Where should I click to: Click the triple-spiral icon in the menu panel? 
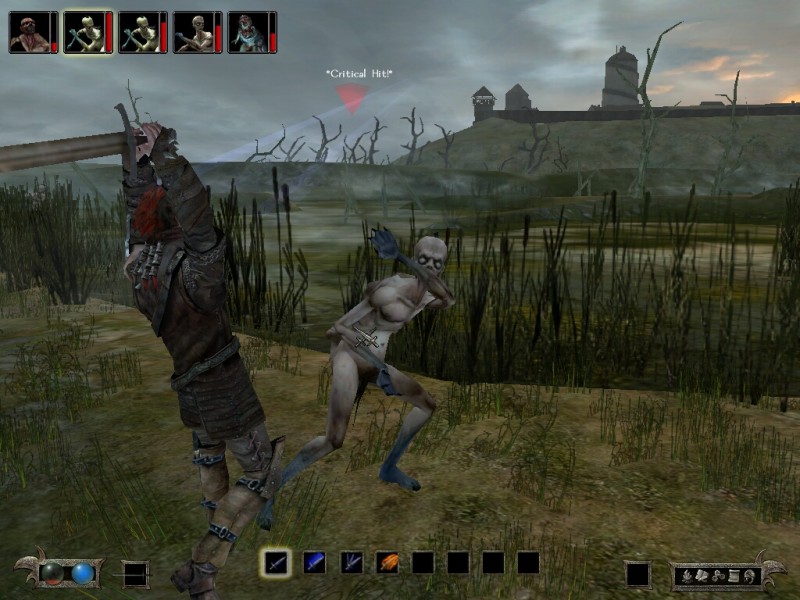pos(719,575)
